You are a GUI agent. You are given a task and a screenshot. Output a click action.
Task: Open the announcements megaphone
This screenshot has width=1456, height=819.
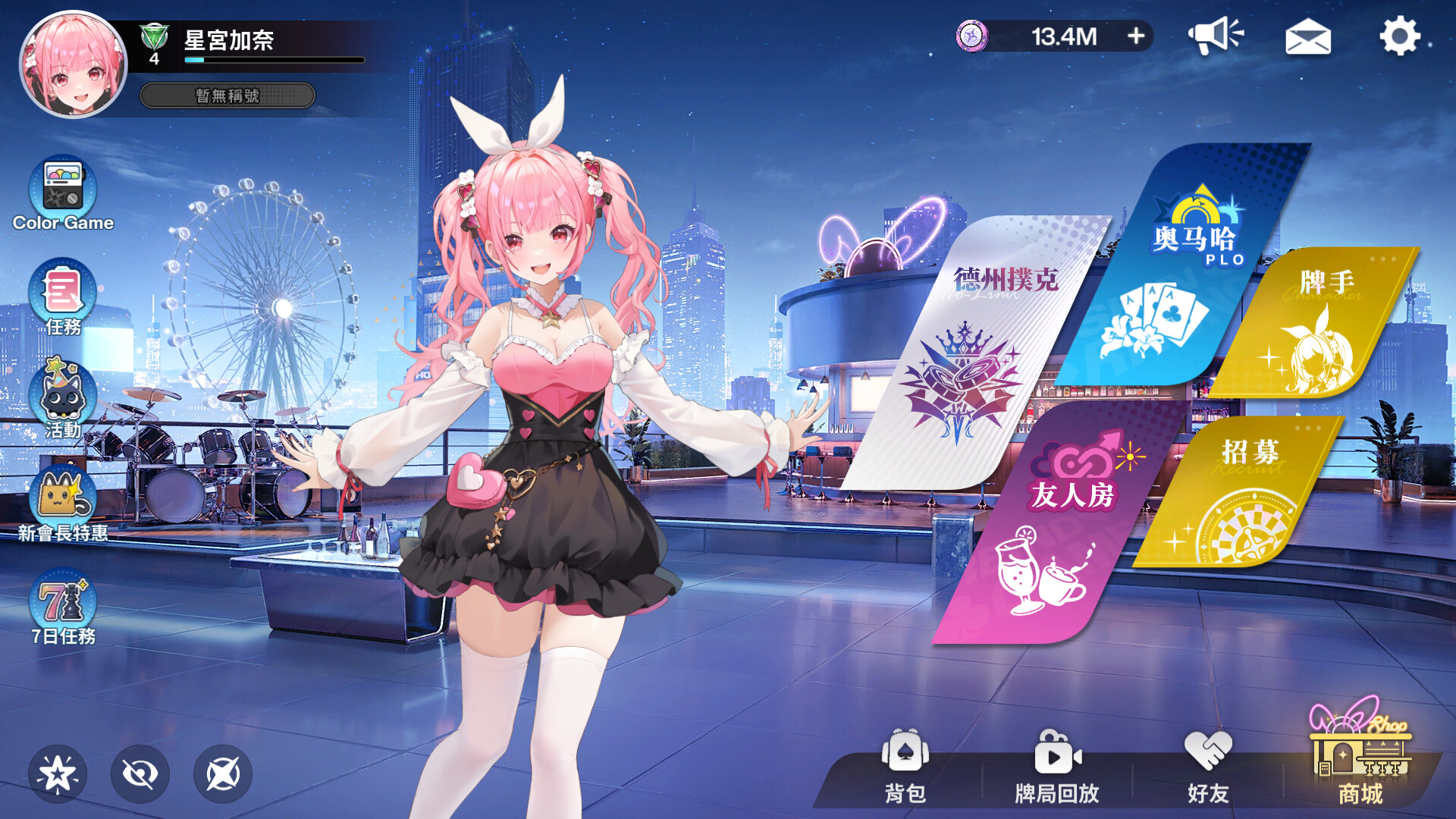[1216, 36]
